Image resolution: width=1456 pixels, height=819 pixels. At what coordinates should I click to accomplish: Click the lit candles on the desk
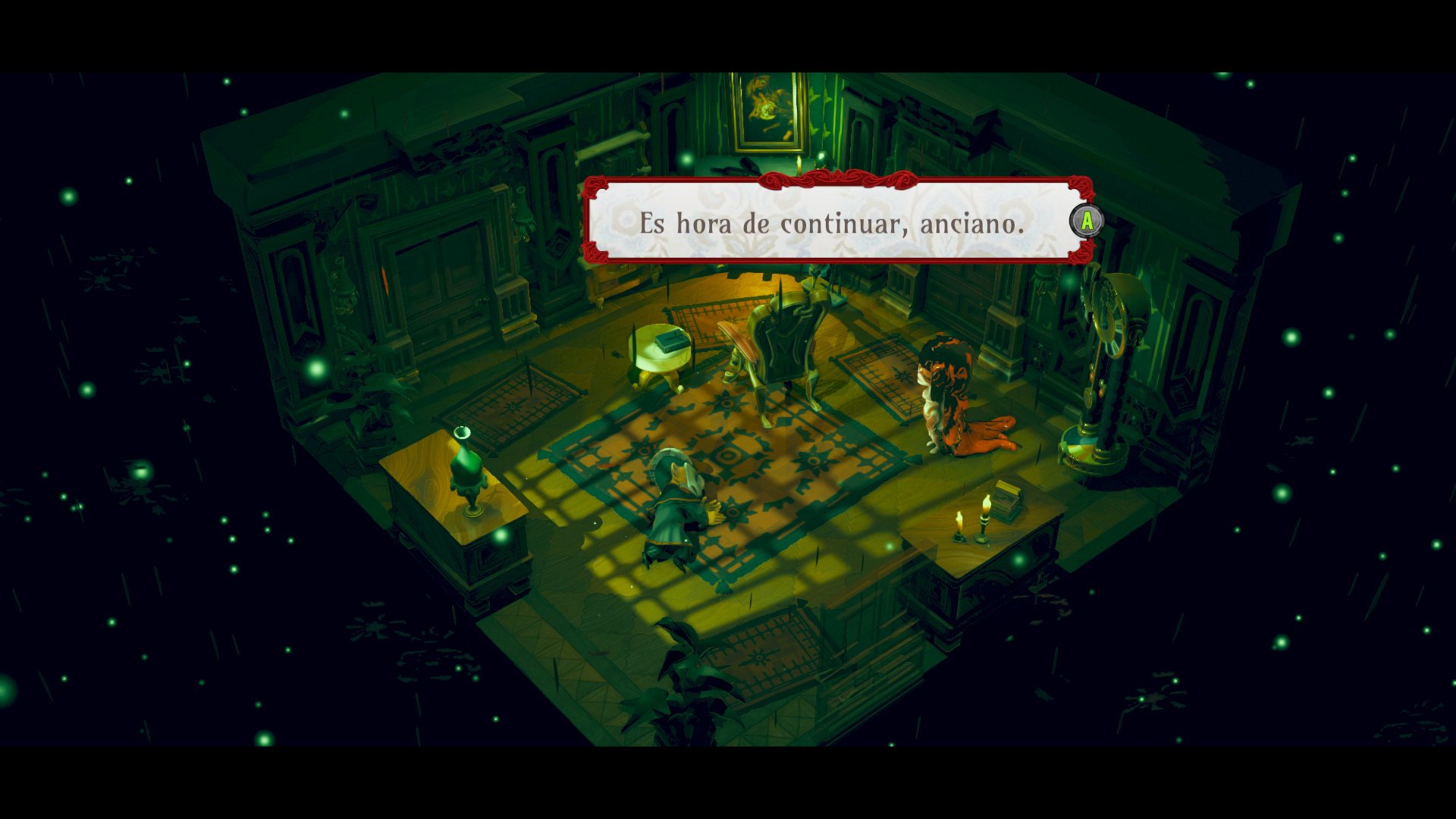[x=972, y=522]
